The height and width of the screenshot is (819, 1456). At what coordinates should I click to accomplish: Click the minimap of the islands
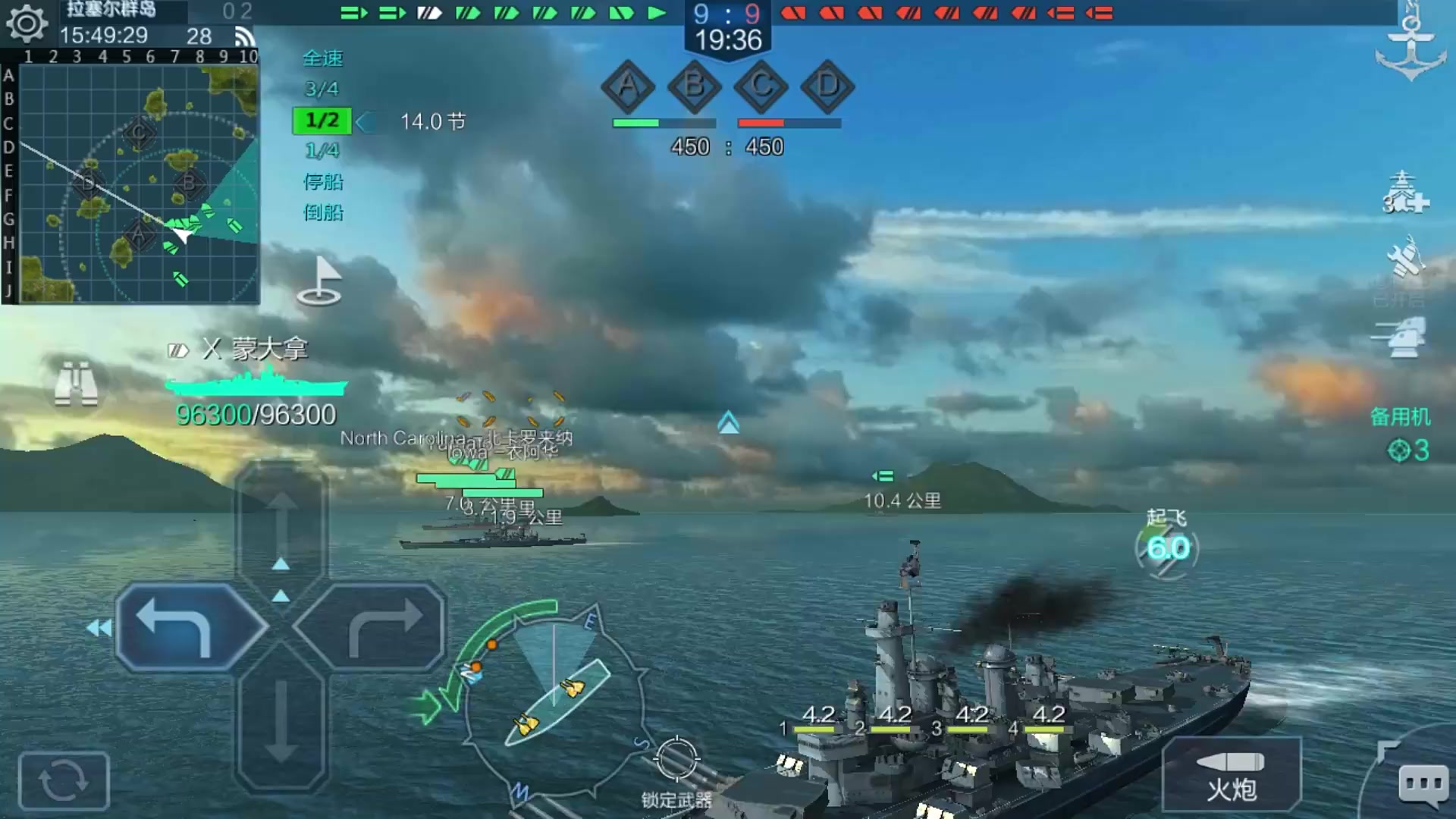point(138,184)
